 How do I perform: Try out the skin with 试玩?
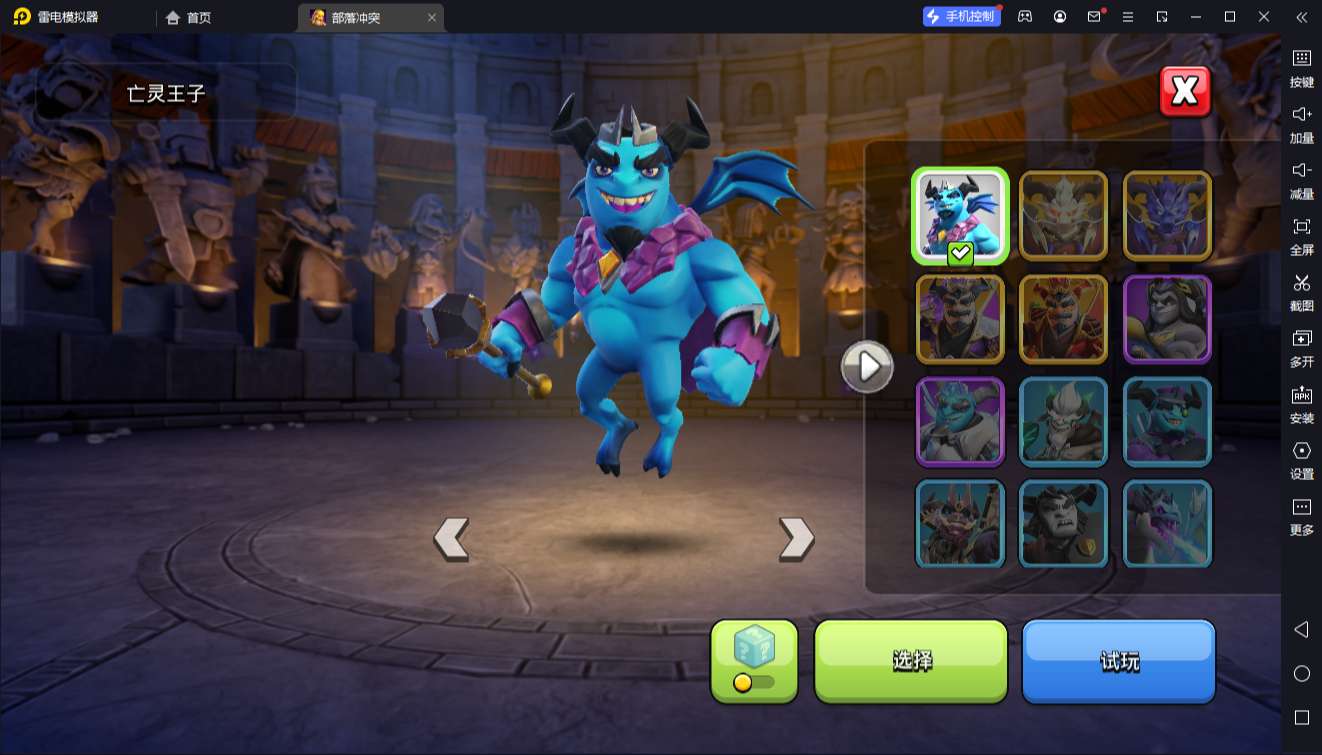1118,660
